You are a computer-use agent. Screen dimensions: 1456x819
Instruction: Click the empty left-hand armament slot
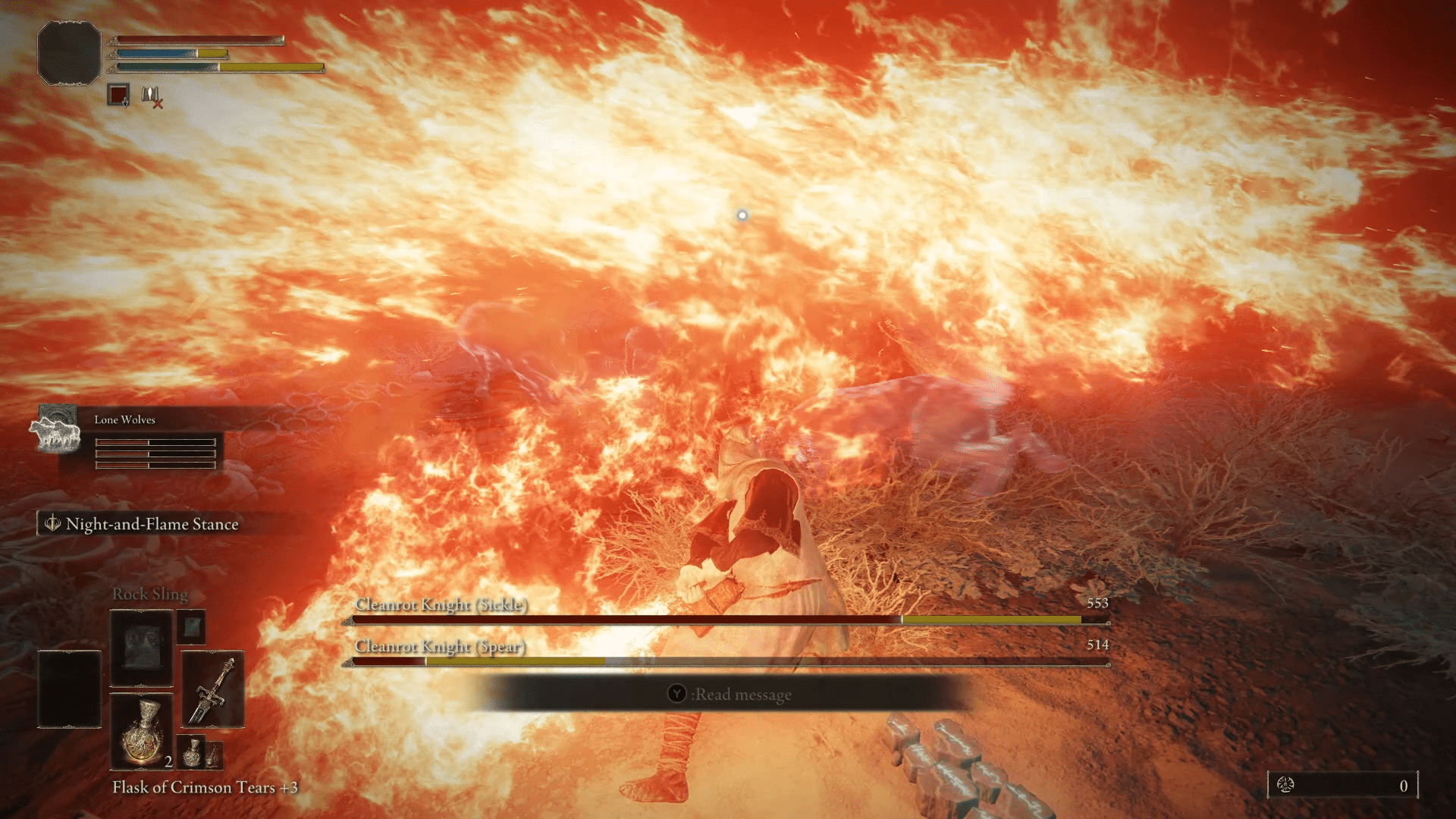[69, 689]
